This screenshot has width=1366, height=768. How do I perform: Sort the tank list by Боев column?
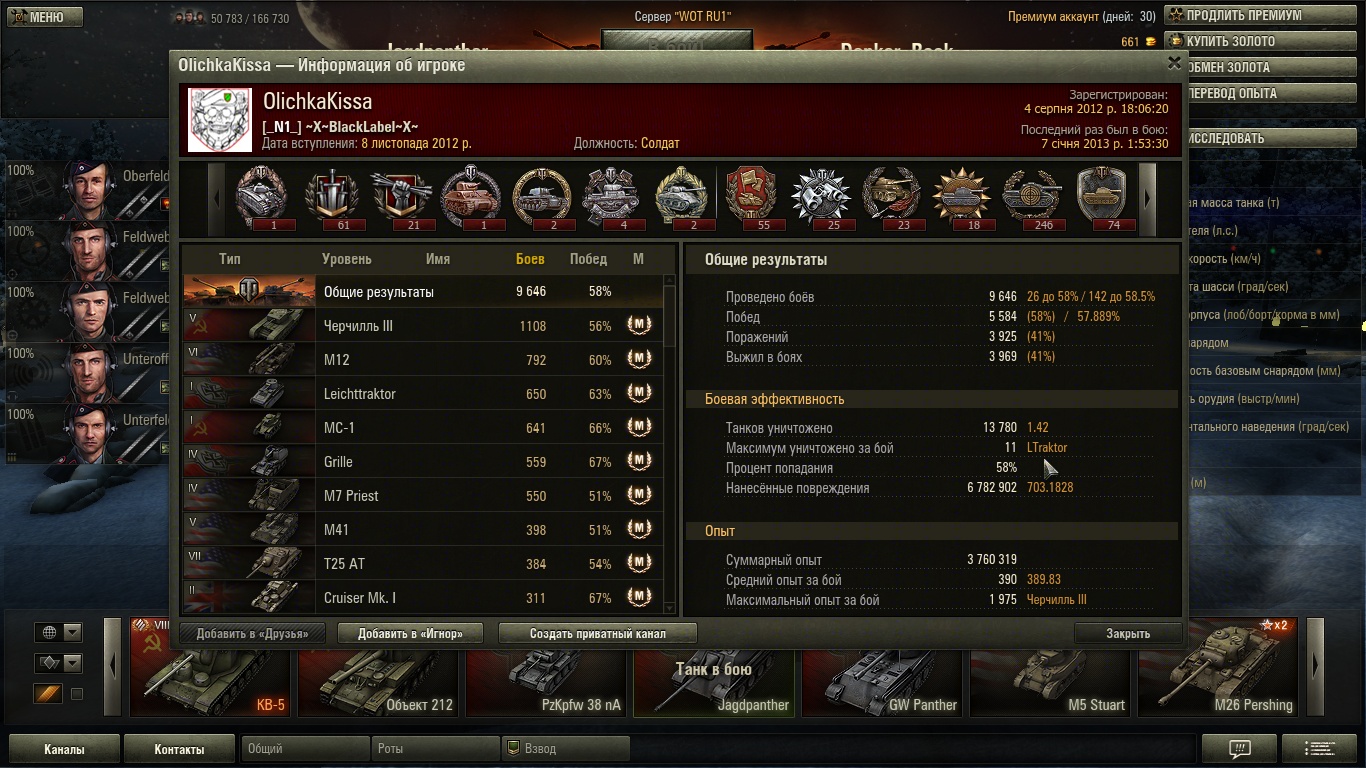(530, 259)
